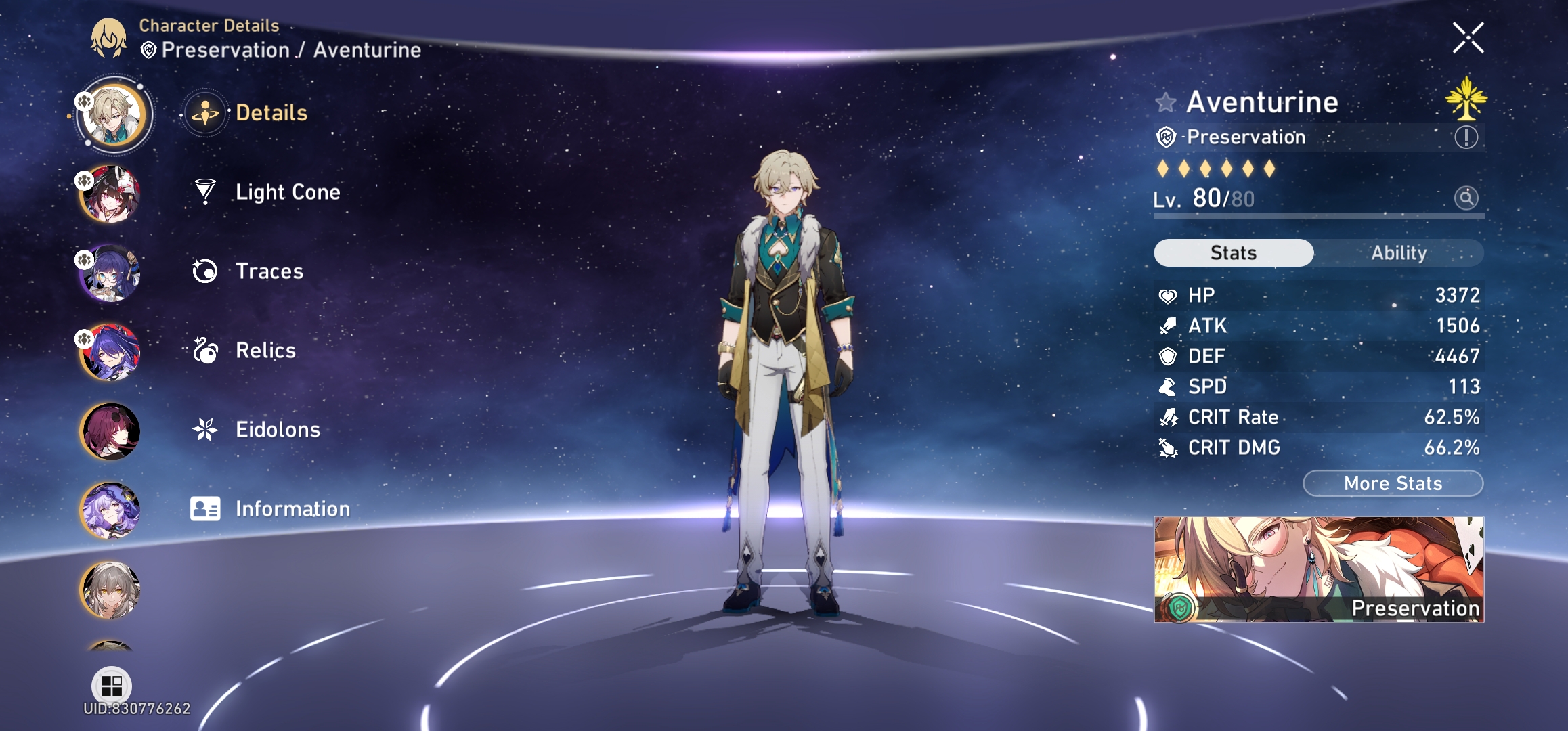Screen dimensions: 1568x731
Task: Select the Details menu icon
Action: (206, 113)
